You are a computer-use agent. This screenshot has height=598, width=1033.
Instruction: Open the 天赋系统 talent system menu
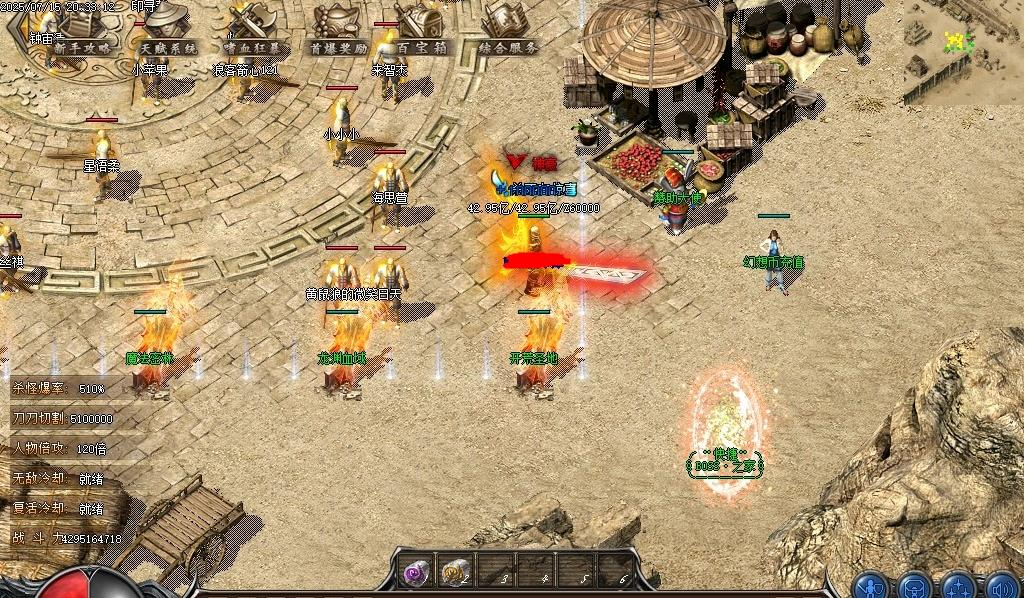[168, 47]
